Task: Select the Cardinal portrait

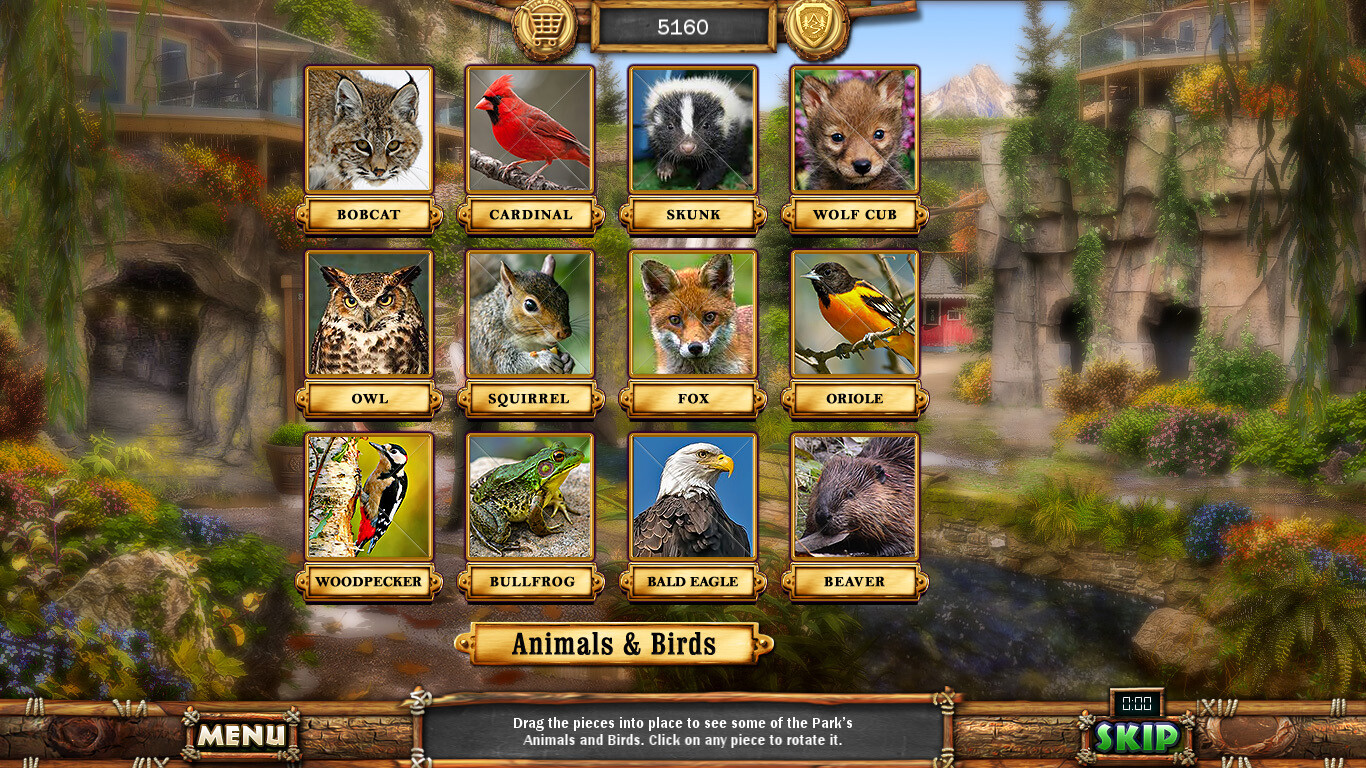Action: 531,128
